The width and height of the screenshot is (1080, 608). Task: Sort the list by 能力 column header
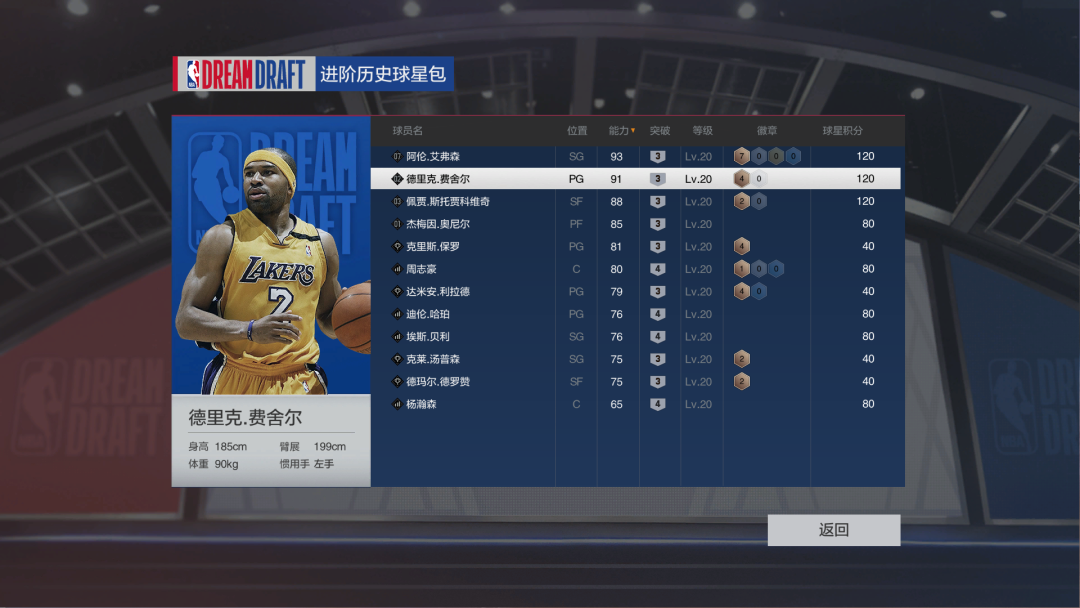(621, 131)
